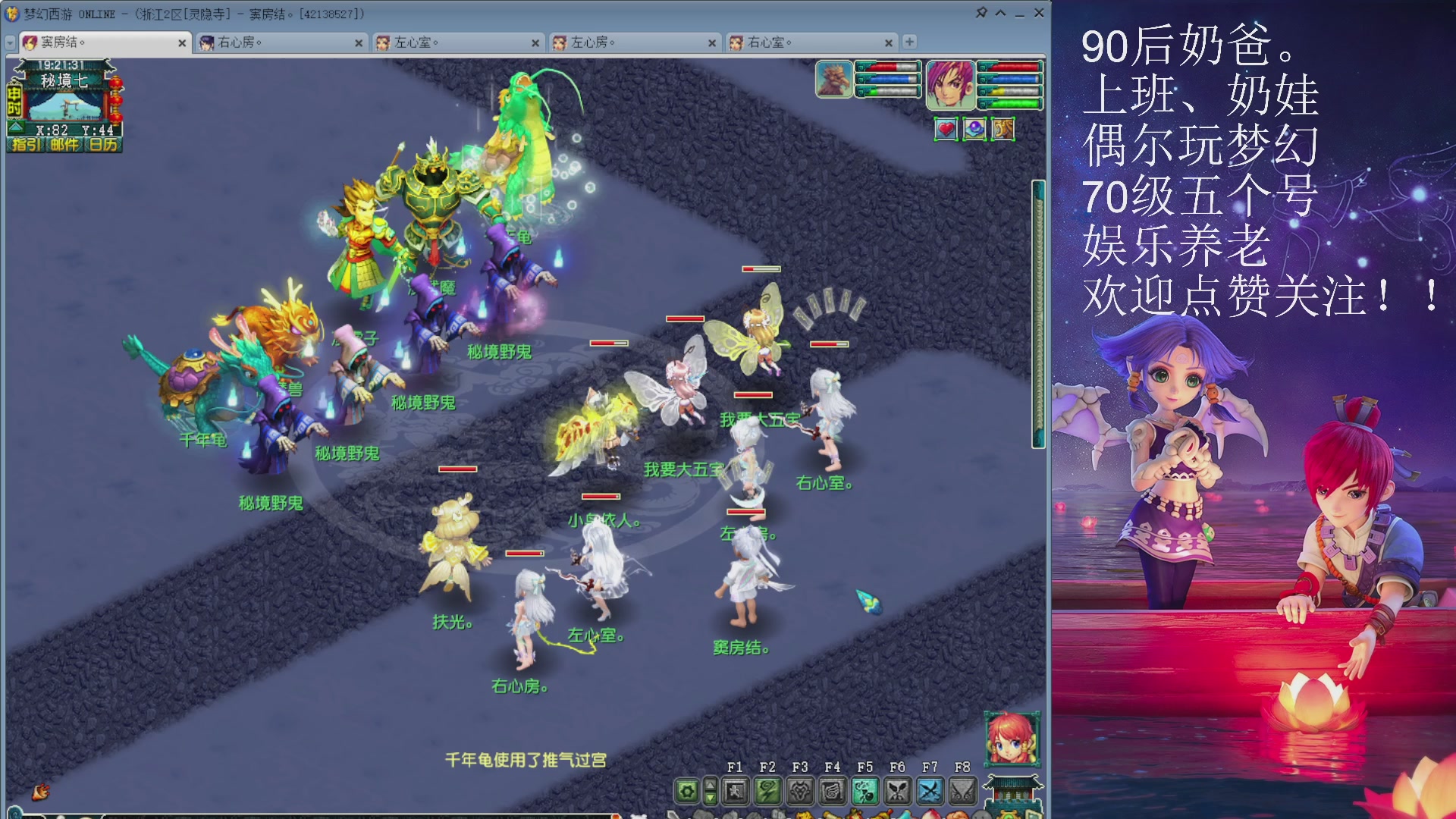Click the blue orb icon beside the heart

976,129
